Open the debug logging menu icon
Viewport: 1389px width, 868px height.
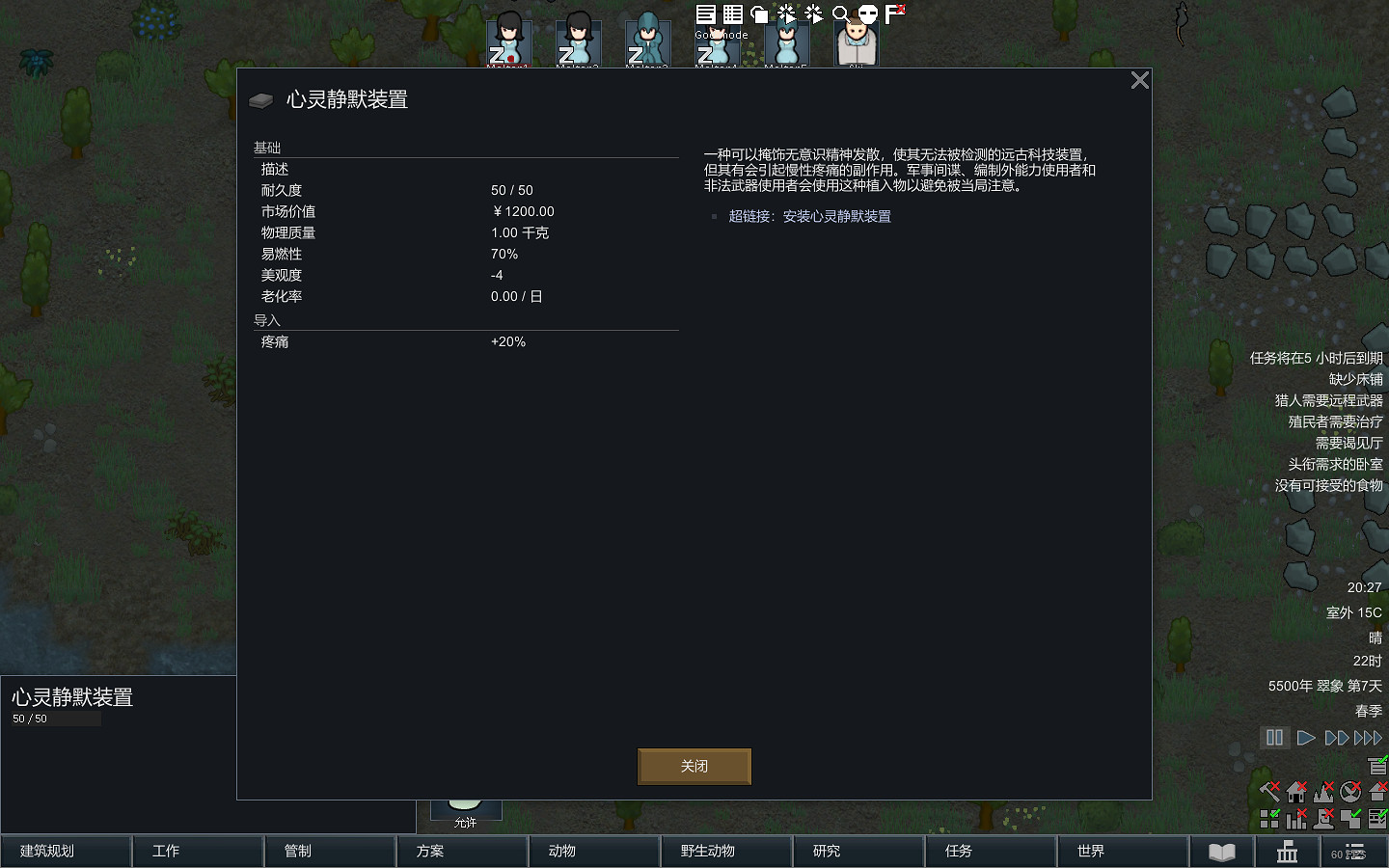pos(812,14)
